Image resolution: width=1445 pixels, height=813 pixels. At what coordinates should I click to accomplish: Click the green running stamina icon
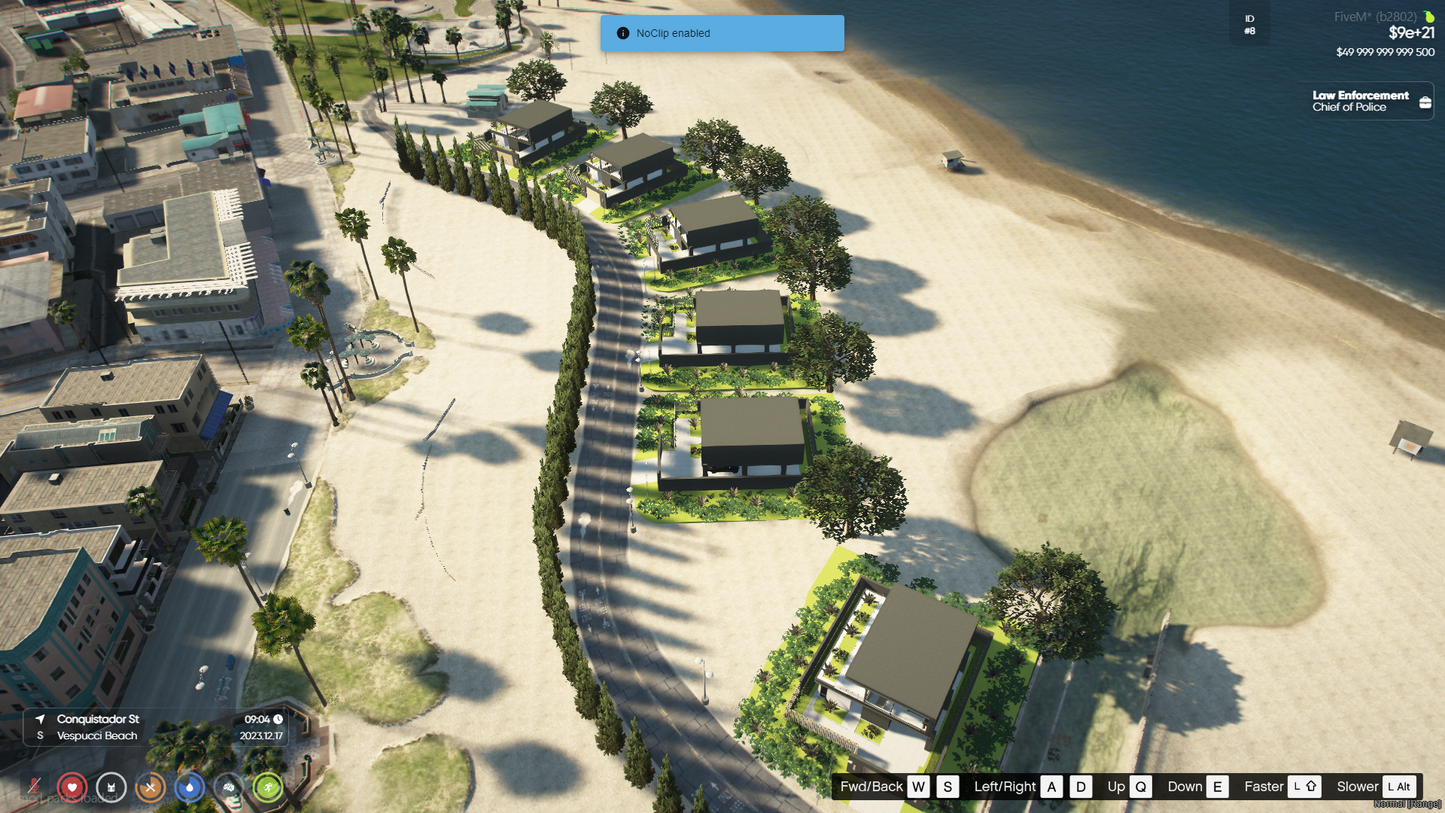click(267, 787)
